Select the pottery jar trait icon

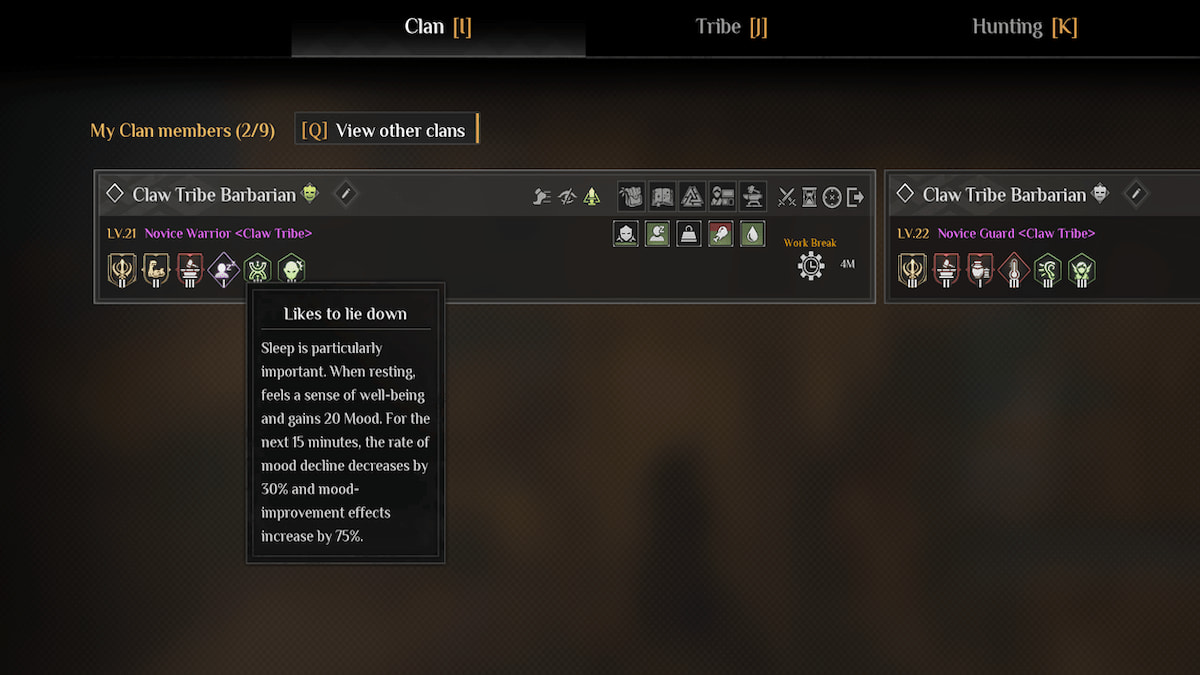(980, 269)
